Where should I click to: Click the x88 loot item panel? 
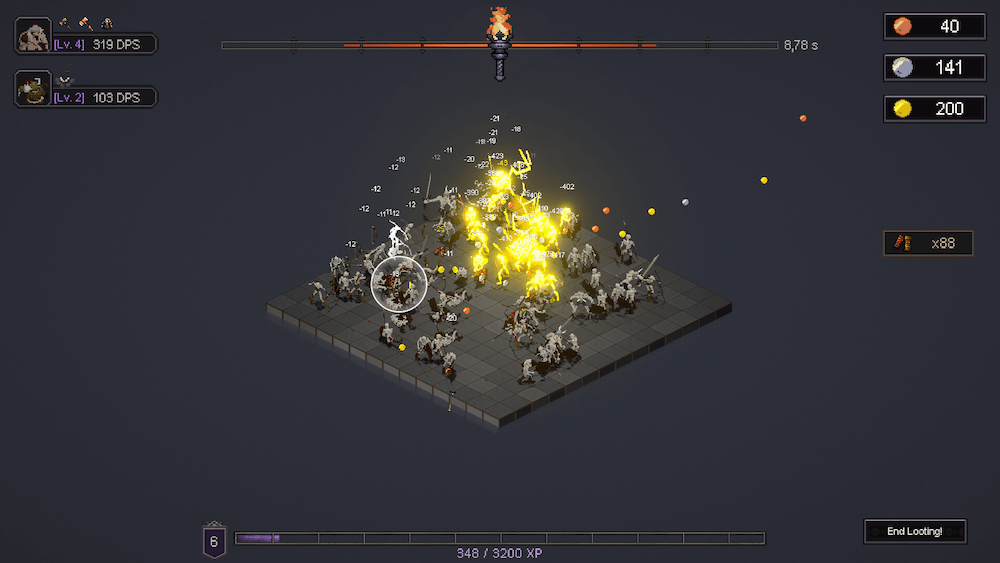(928, 243)
